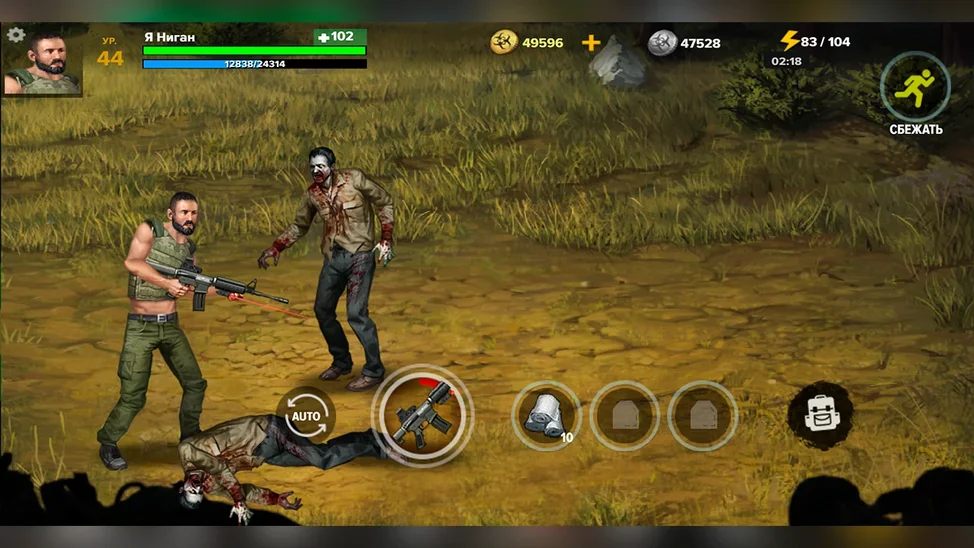Viewport: 974px width, 548px height.
Task: Toggle AUTO battle mode
Action: pyautogui.click(x=306, y=416)
